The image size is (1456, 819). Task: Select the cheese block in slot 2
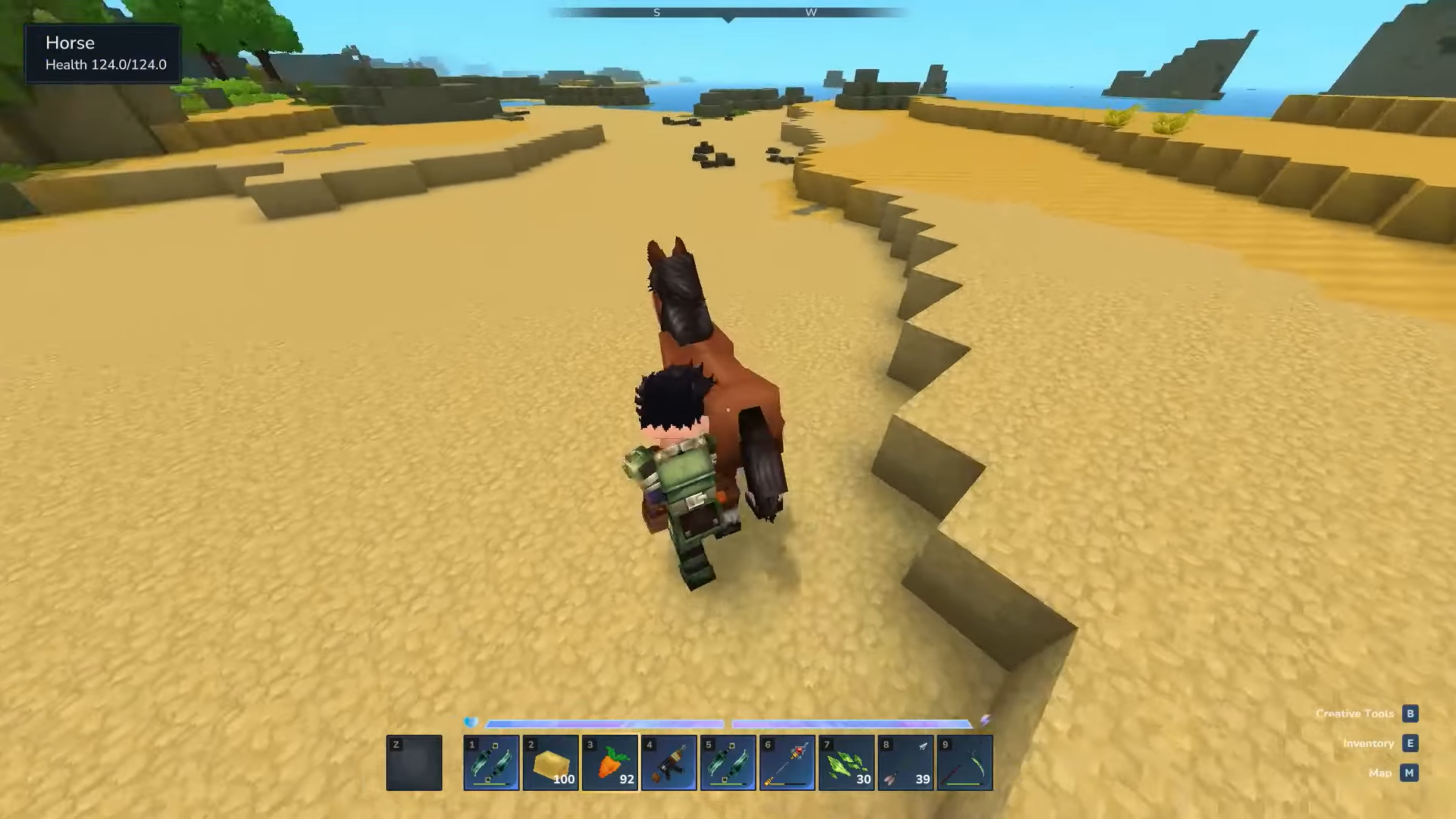click(x=550, y=762)
